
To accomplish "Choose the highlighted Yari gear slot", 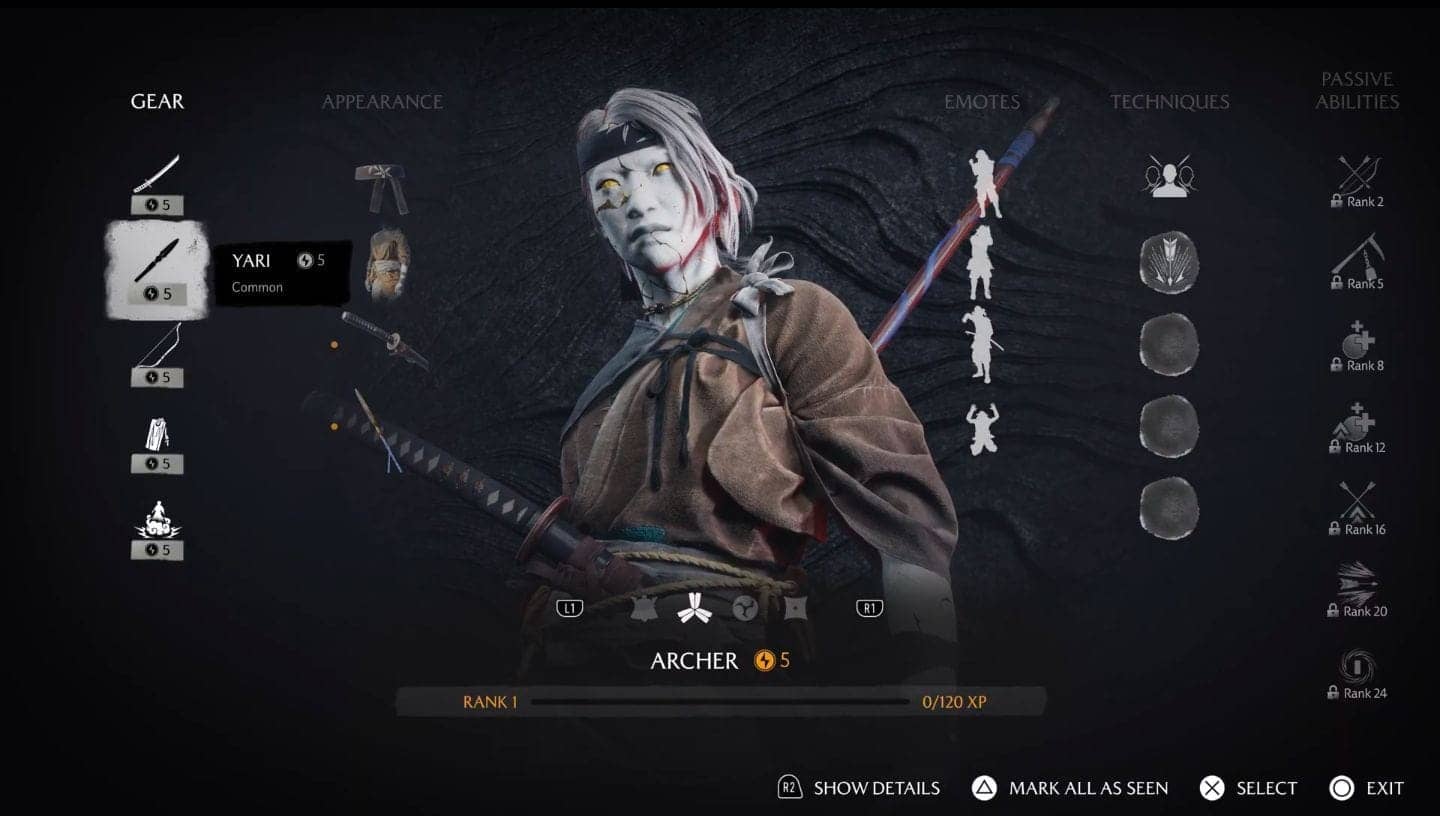I will coord(157,268).
